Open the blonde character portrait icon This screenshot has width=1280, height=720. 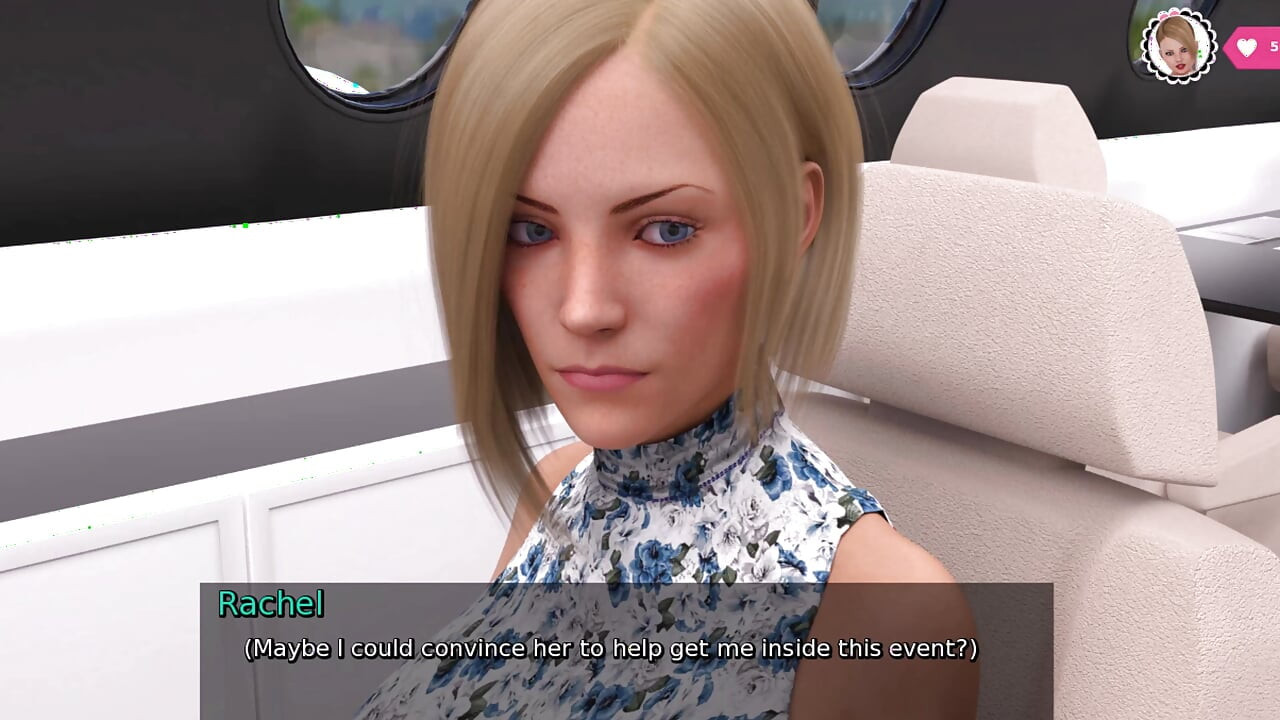tap(1178, 45)
